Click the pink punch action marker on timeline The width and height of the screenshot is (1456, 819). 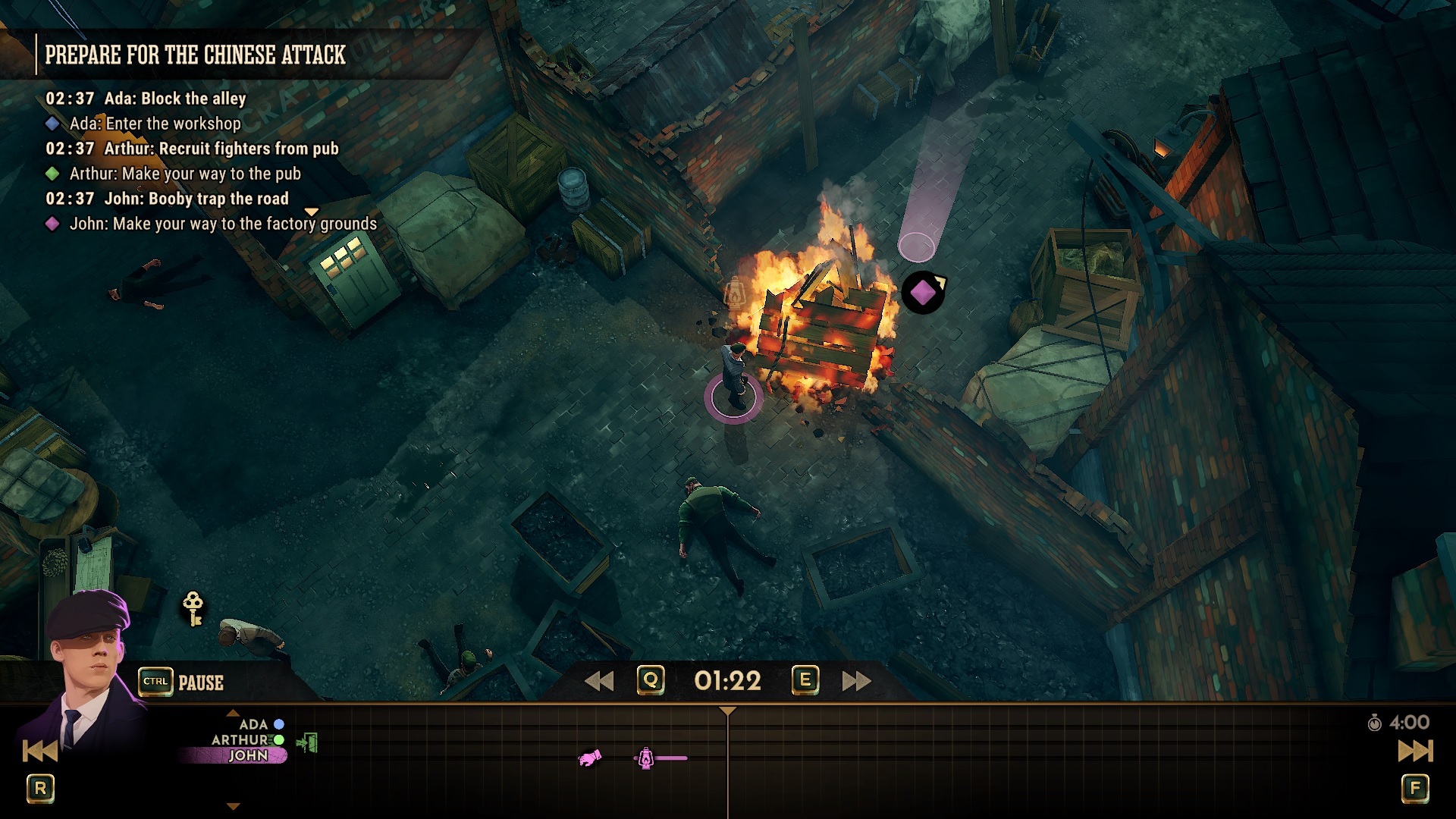[x=589, y=758]
